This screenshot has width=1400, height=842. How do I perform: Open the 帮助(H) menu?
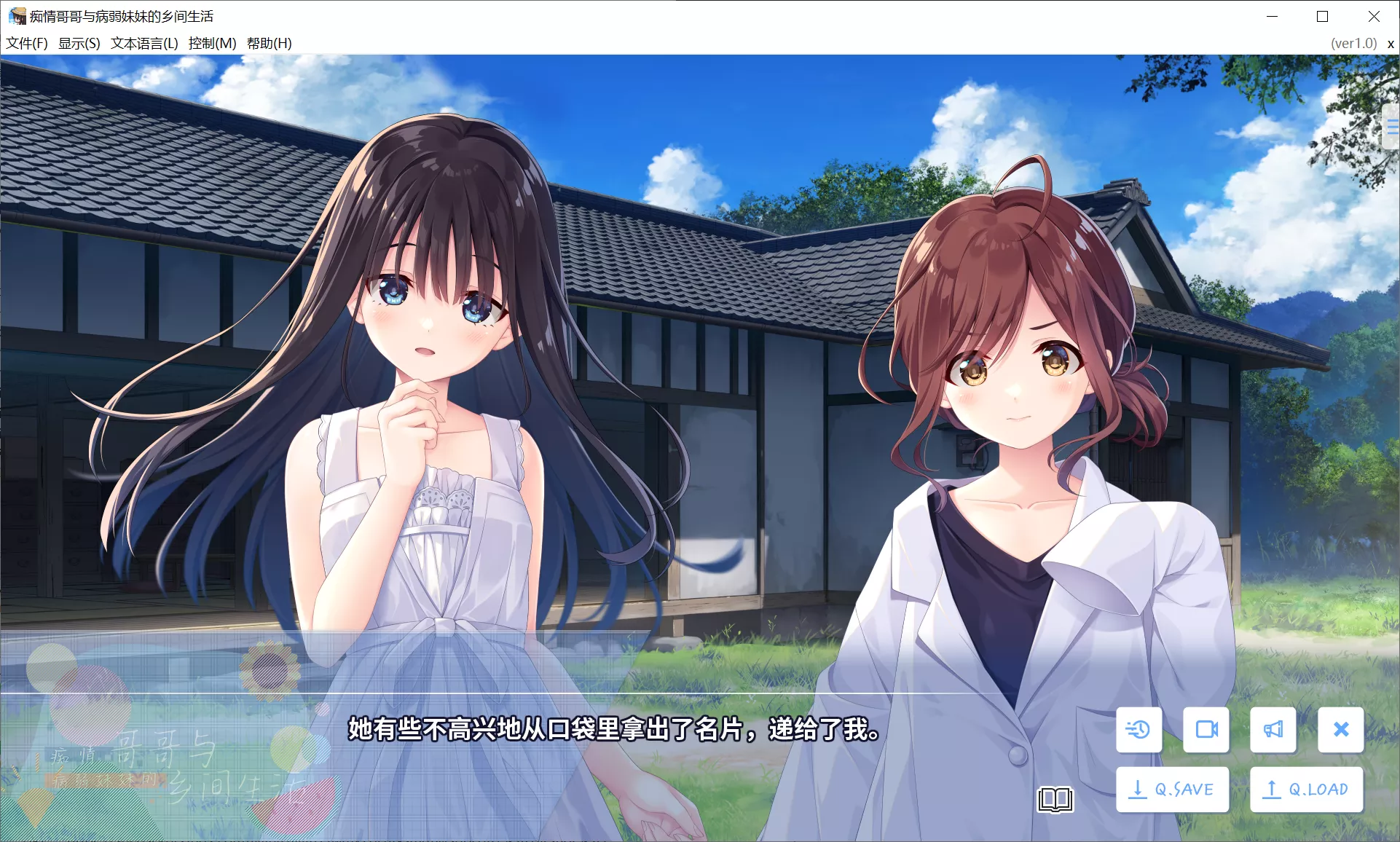click(269, 43)
